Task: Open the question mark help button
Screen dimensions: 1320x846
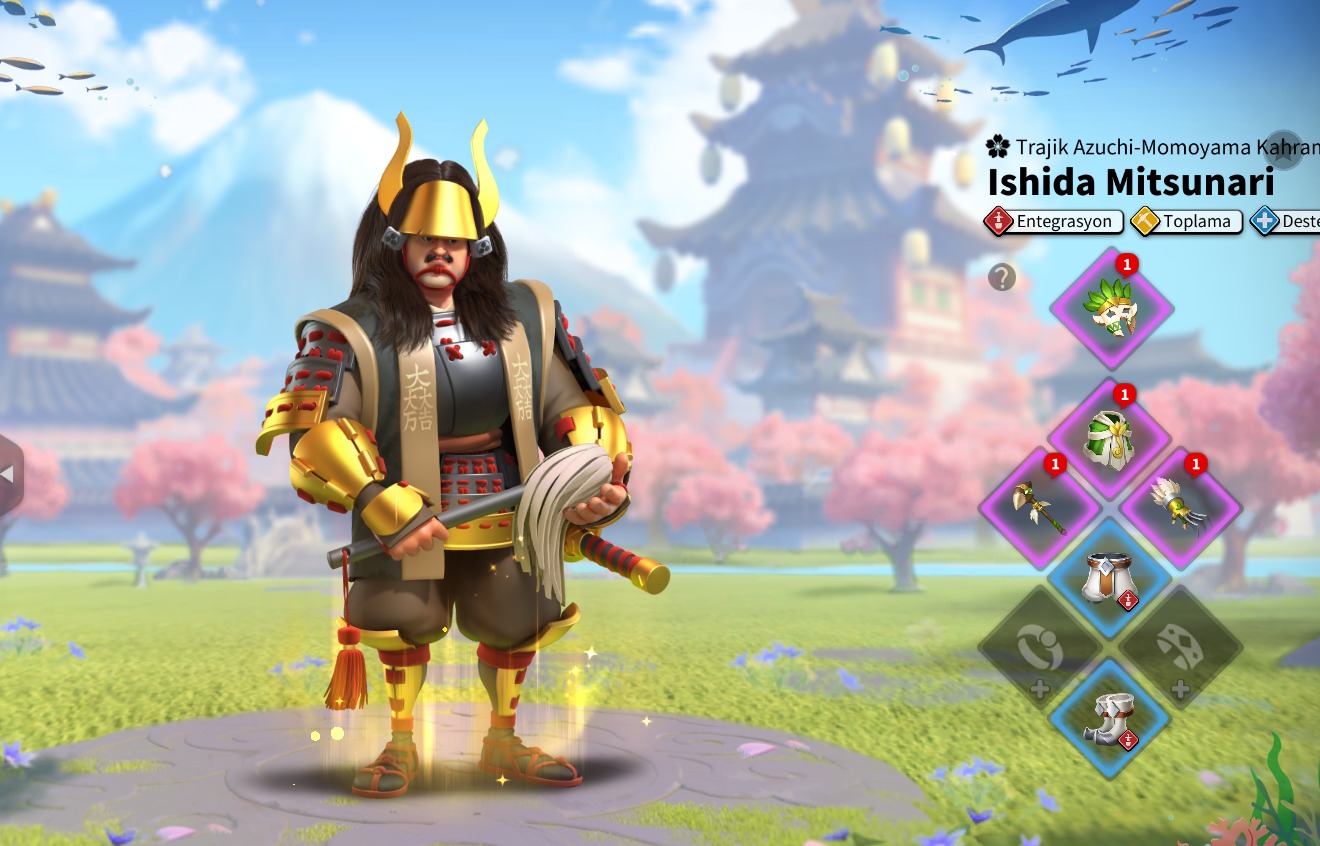Action: [1002, 277]
